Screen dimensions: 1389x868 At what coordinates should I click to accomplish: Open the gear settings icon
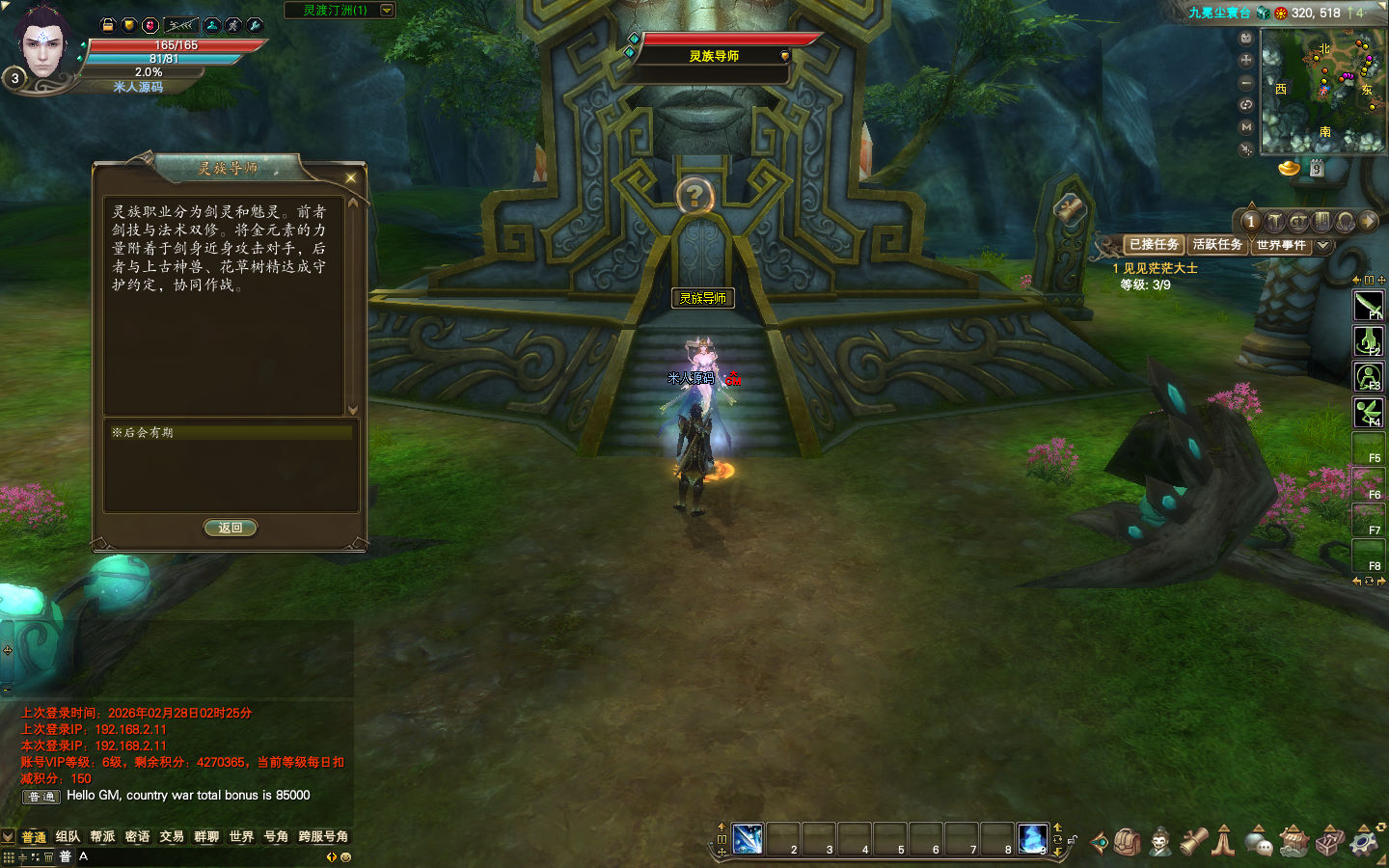tap(1364, 842)
